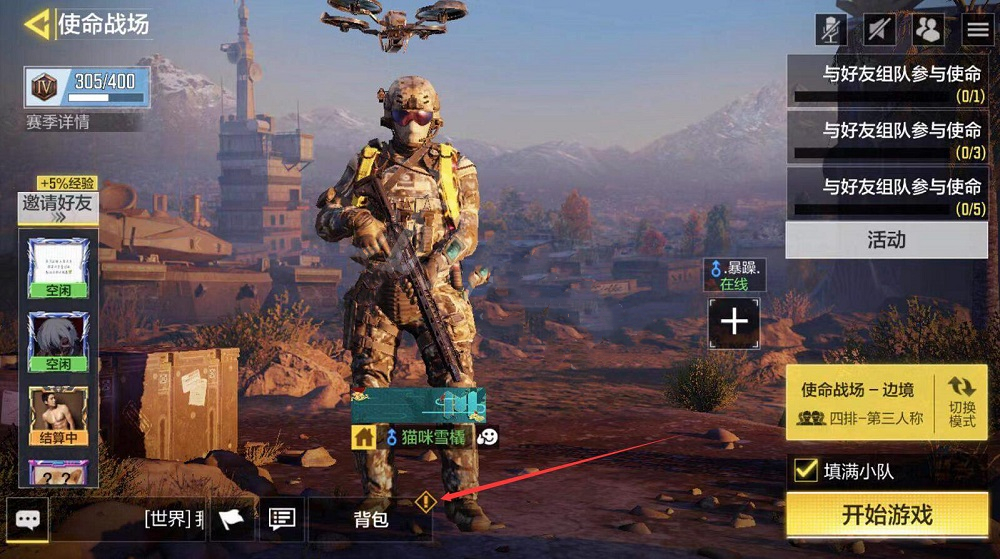Open the 活动 events button
1000x559 pixels.
pyautogui.click(x=886, y=240)
